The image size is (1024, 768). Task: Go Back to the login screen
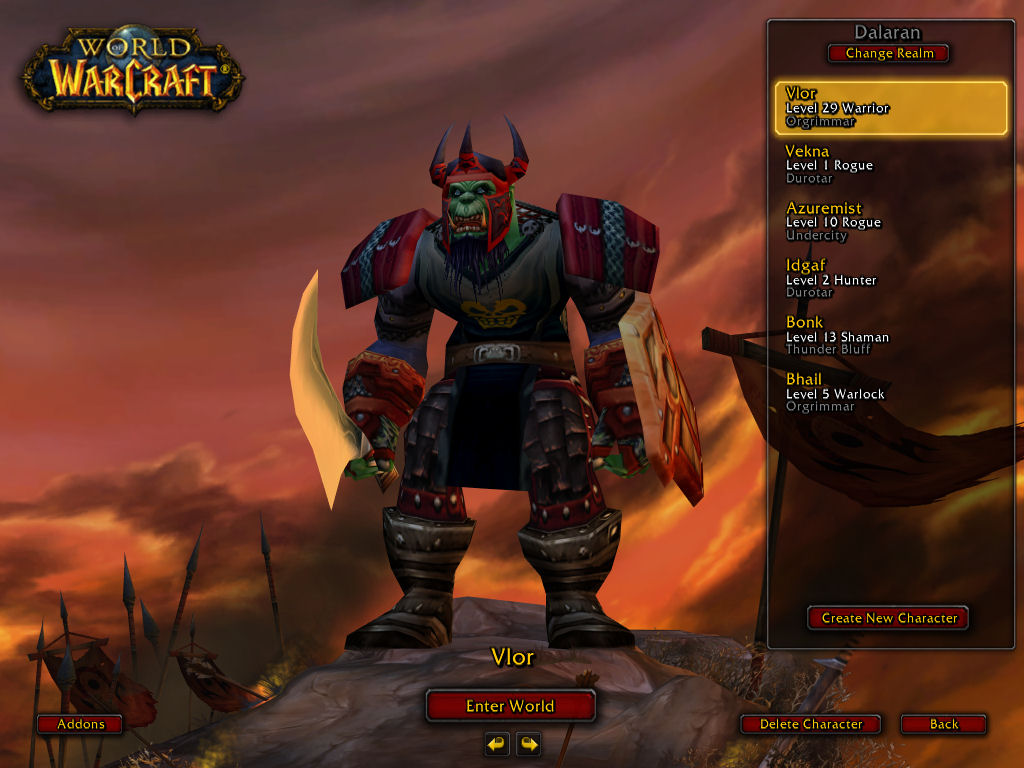[x=943, y=724]
